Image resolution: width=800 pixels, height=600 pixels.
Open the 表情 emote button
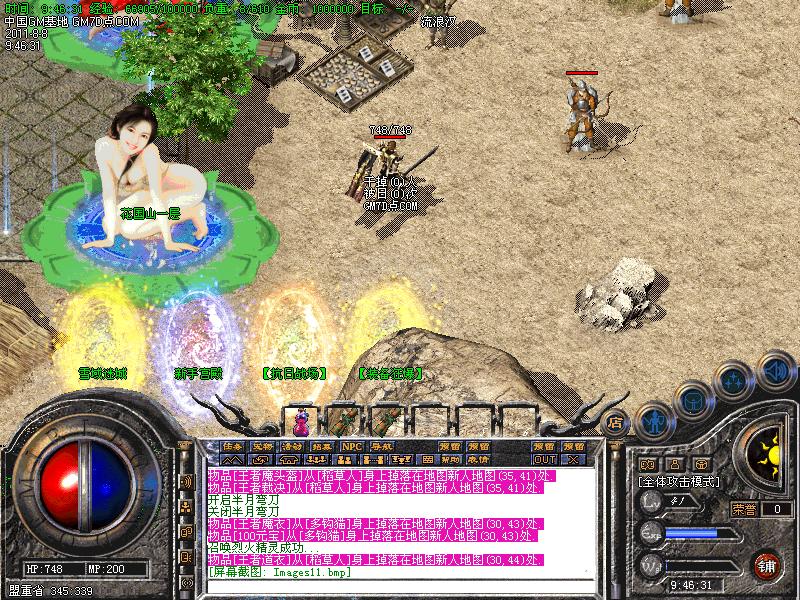point(477,459)
